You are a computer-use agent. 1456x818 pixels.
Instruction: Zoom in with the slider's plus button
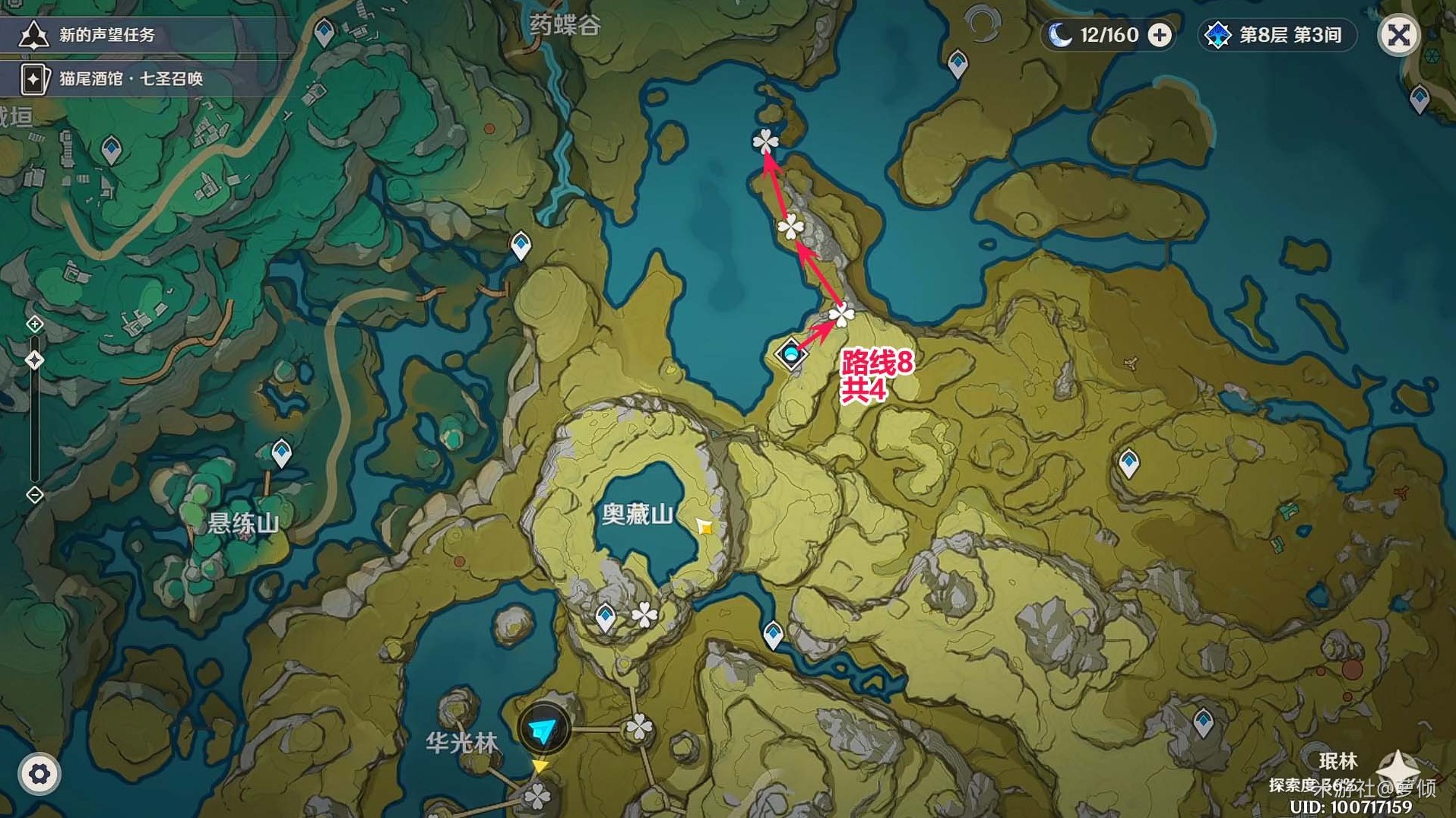pos(35,325)
